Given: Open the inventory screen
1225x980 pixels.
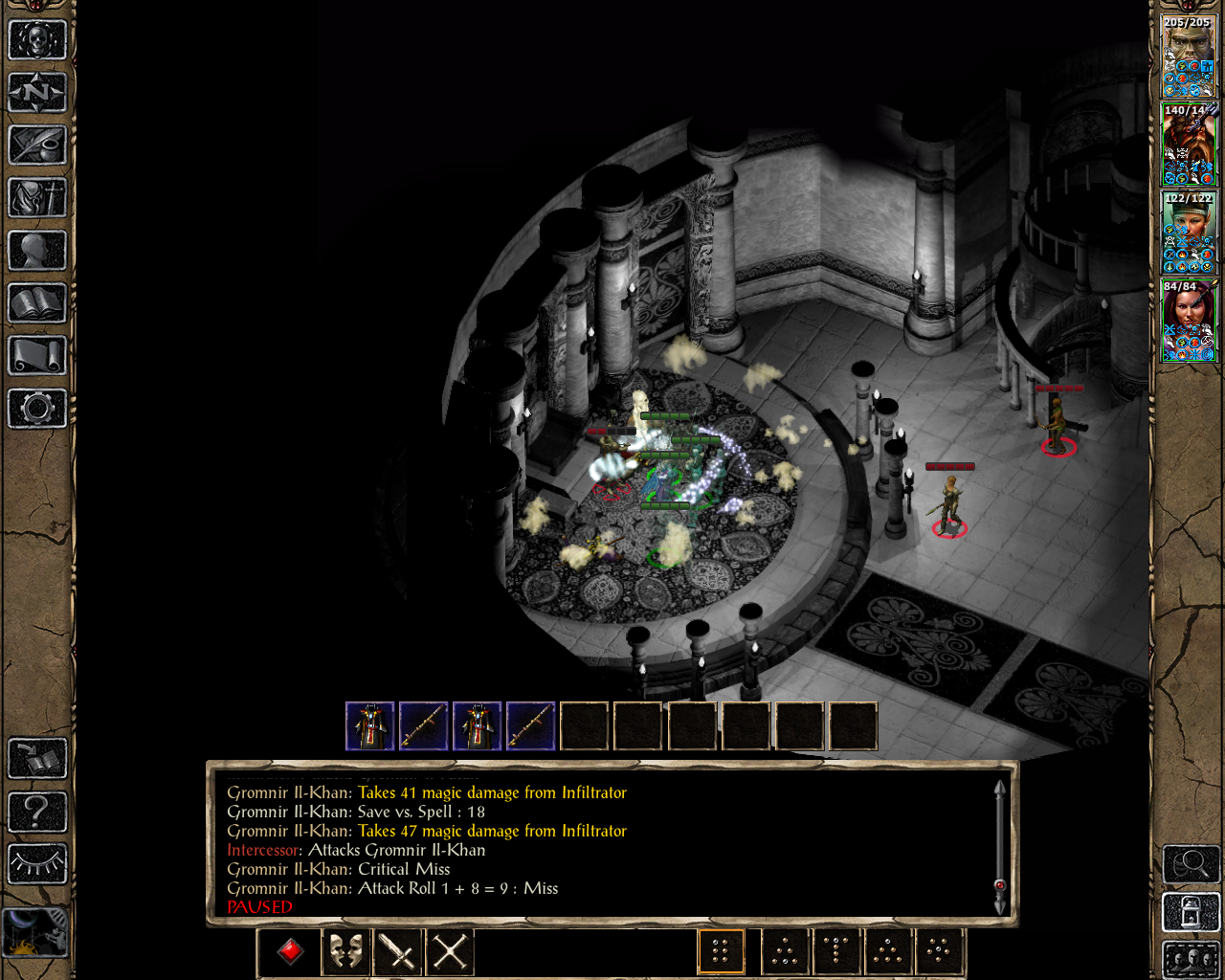Looking at the screenshot, I should coord(38,199).
